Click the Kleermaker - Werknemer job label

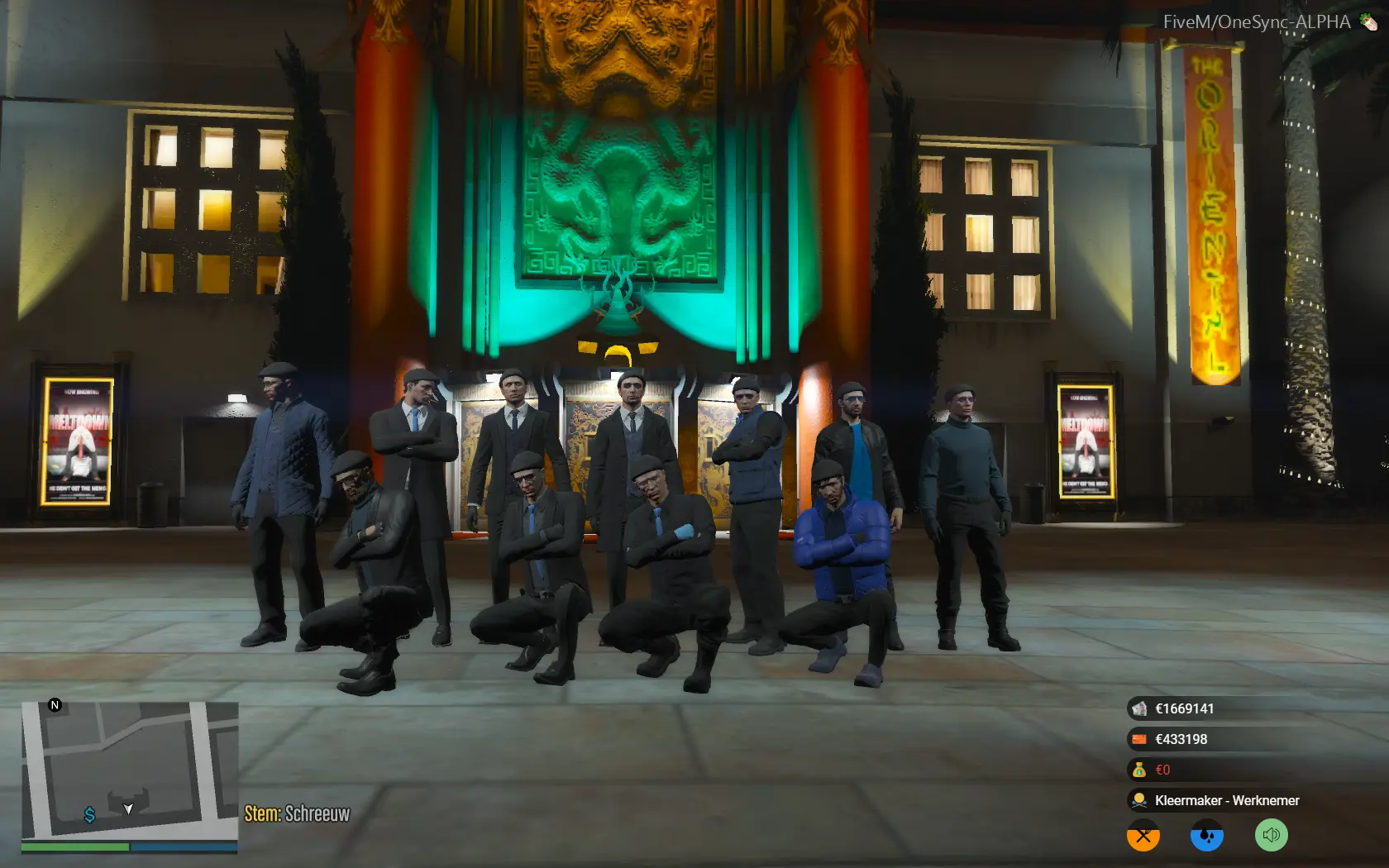(x=1227, y=800)
